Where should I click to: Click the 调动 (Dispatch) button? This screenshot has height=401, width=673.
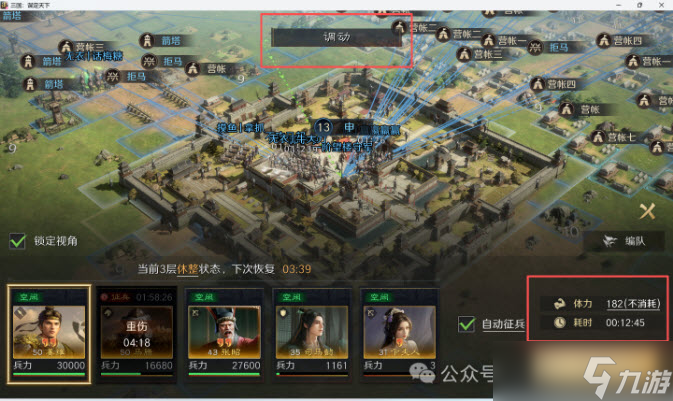[335, 37]
